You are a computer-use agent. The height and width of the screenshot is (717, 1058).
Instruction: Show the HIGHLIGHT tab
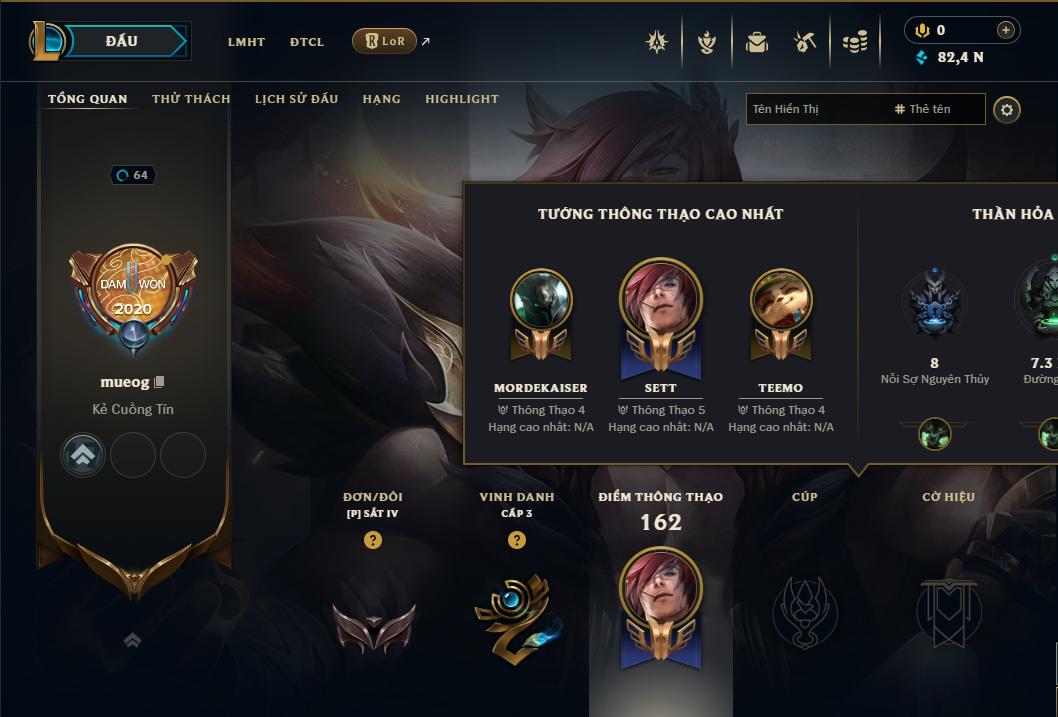point(461,99)
